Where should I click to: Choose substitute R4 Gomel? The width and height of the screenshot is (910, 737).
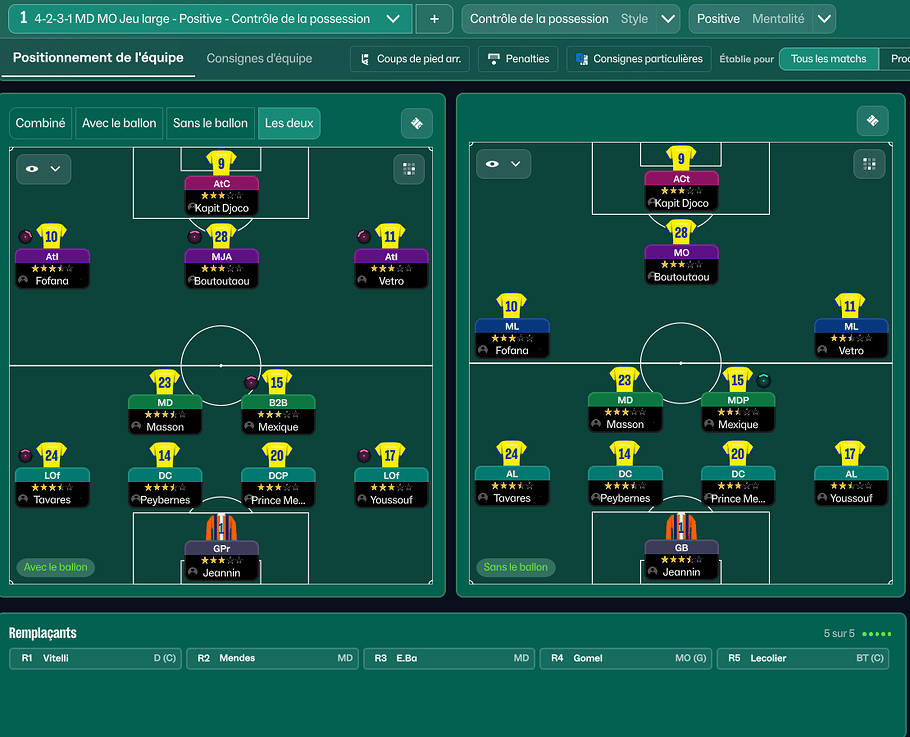click(x=626, y=658)
